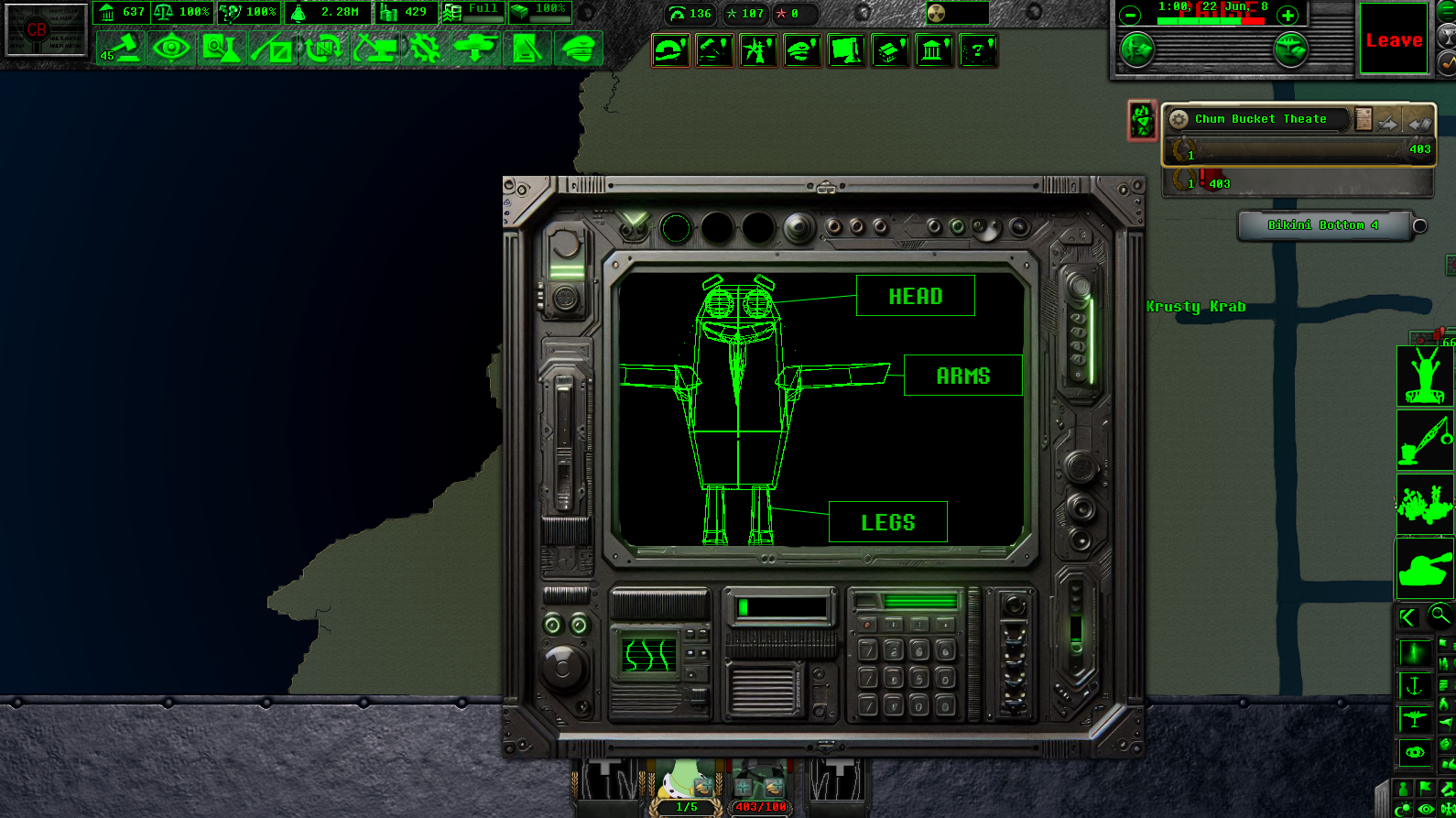Decrease game speed with the minus button
The height and width of the screenshot is (818, 1456).
tap(1130, 16)
